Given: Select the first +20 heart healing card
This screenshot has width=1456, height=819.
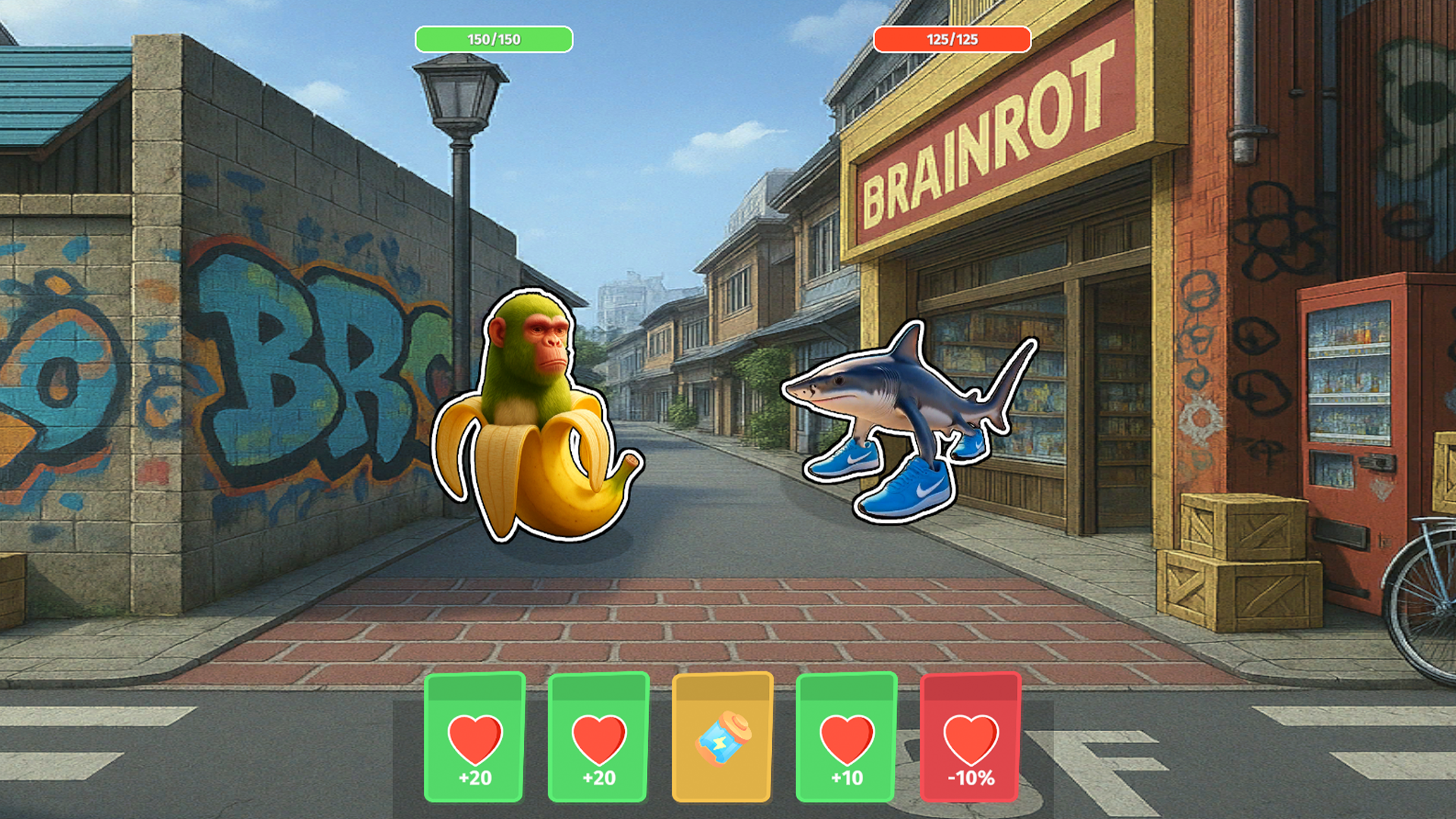Looking at the screenshot, I should pos(474,739).
